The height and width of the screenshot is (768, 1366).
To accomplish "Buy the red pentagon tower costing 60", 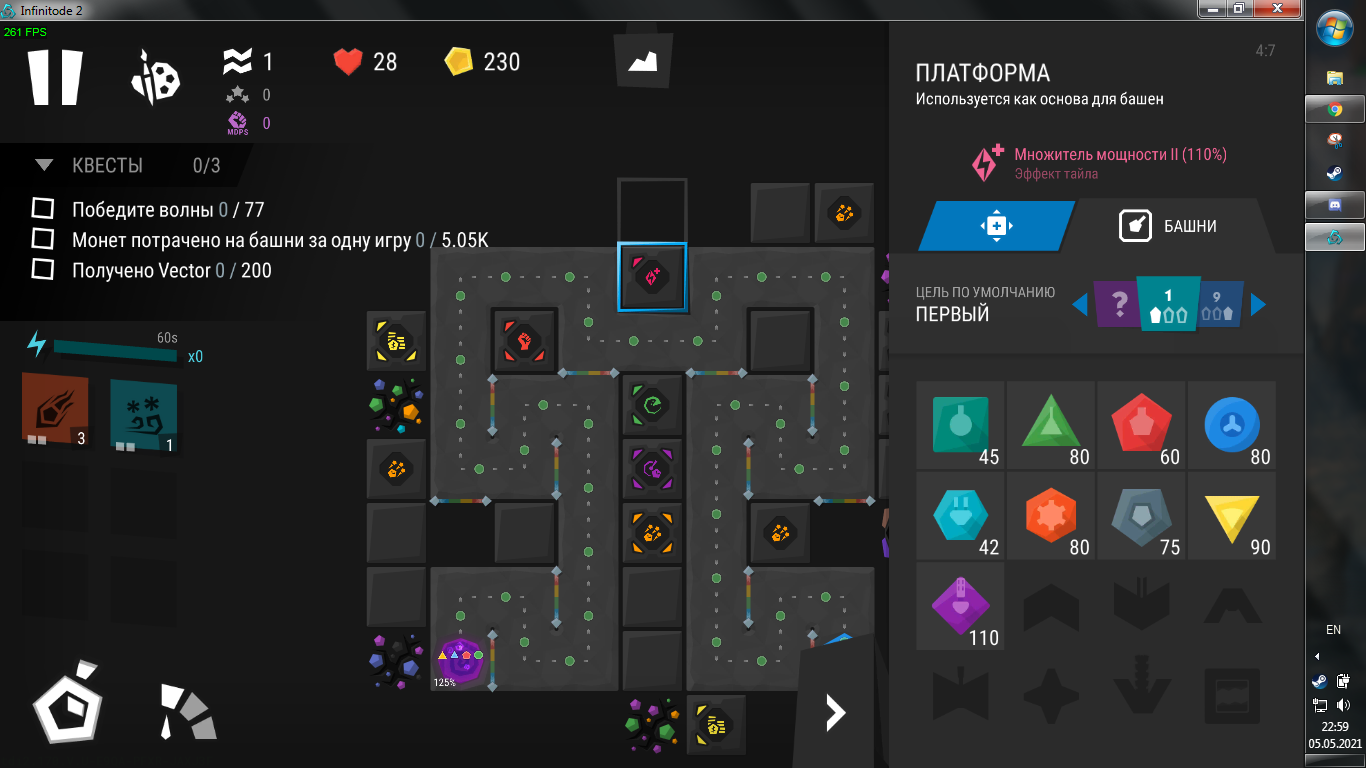I will pos(1141,425).
